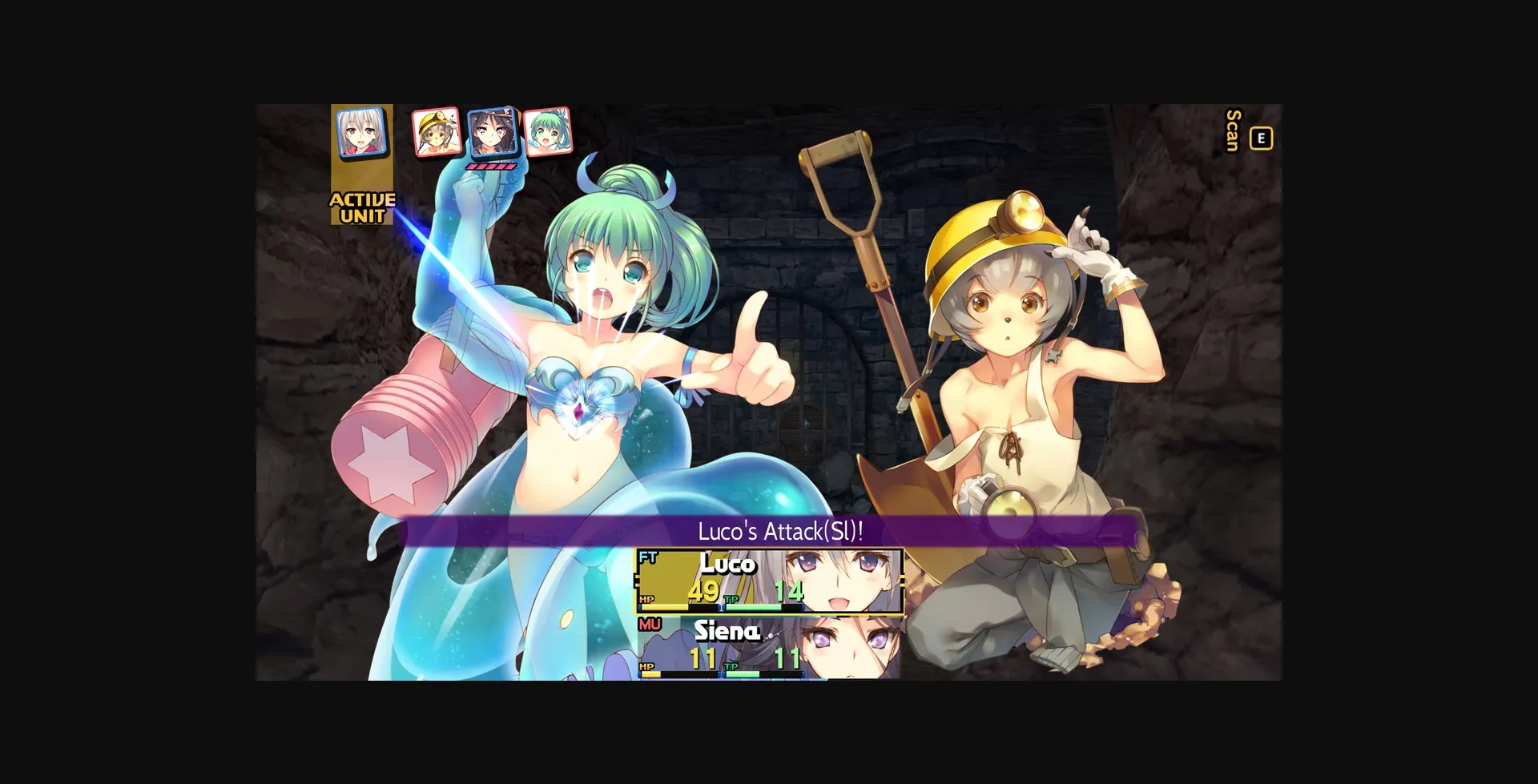This screenshot has width=1538, height=784.
Task: Click the name label Luco
Action: point(728,565)
